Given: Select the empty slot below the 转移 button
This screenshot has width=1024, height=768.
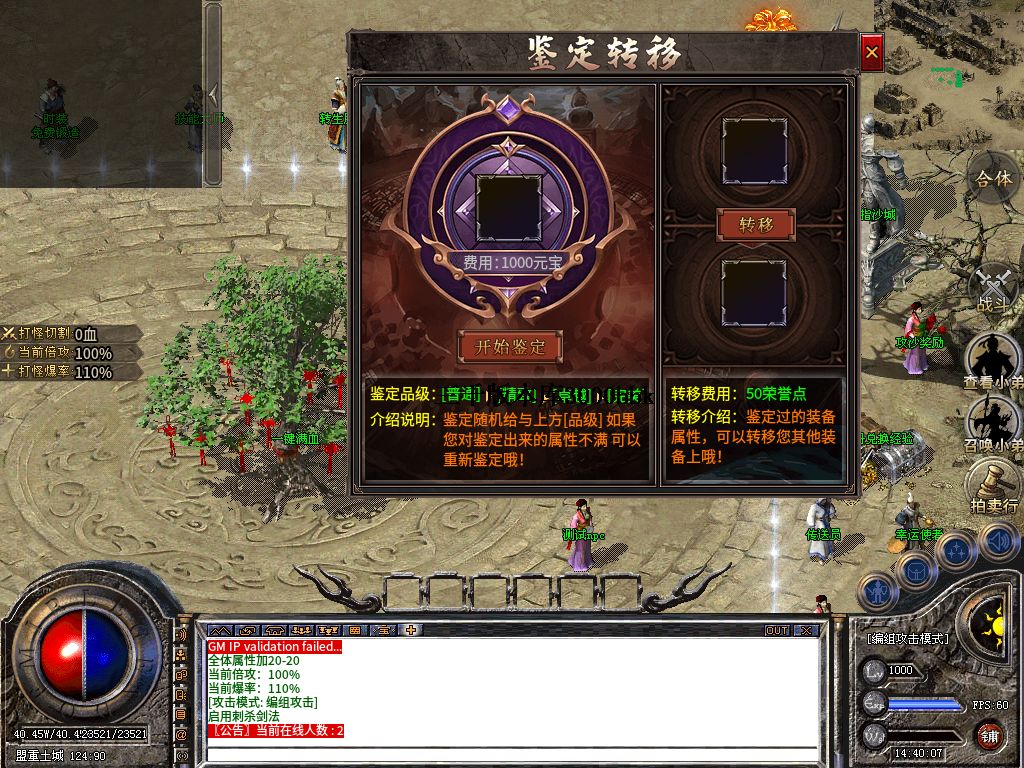Looking at the screenshot, I should tap(756, 291).
